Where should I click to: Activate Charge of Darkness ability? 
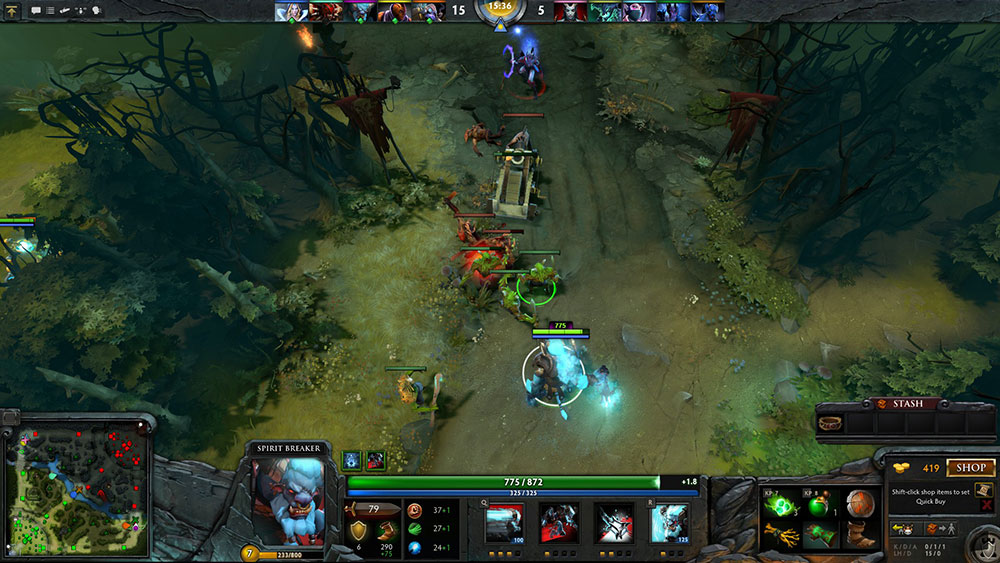504,523
